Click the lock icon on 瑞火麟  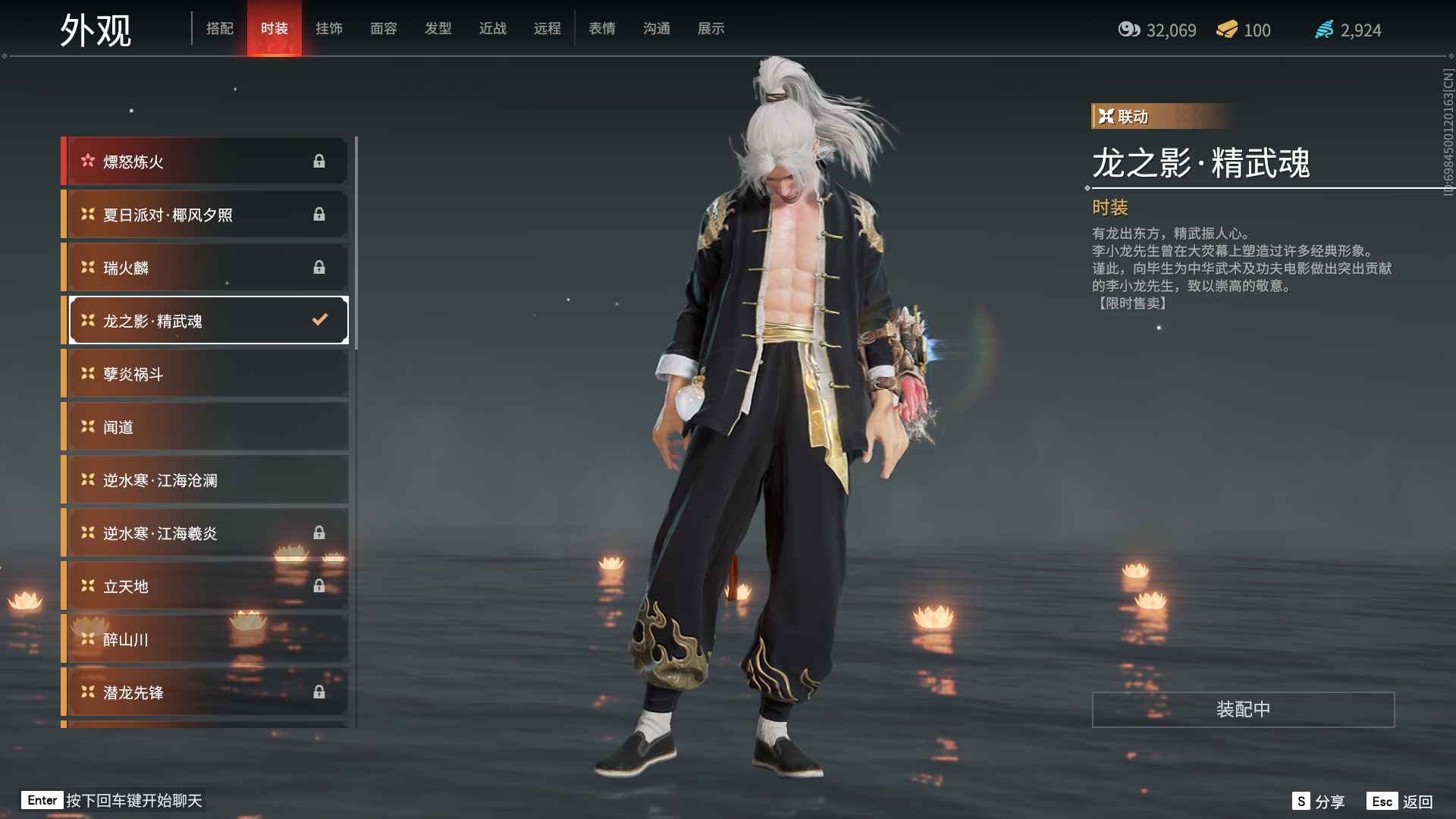(x=319, y=267)
